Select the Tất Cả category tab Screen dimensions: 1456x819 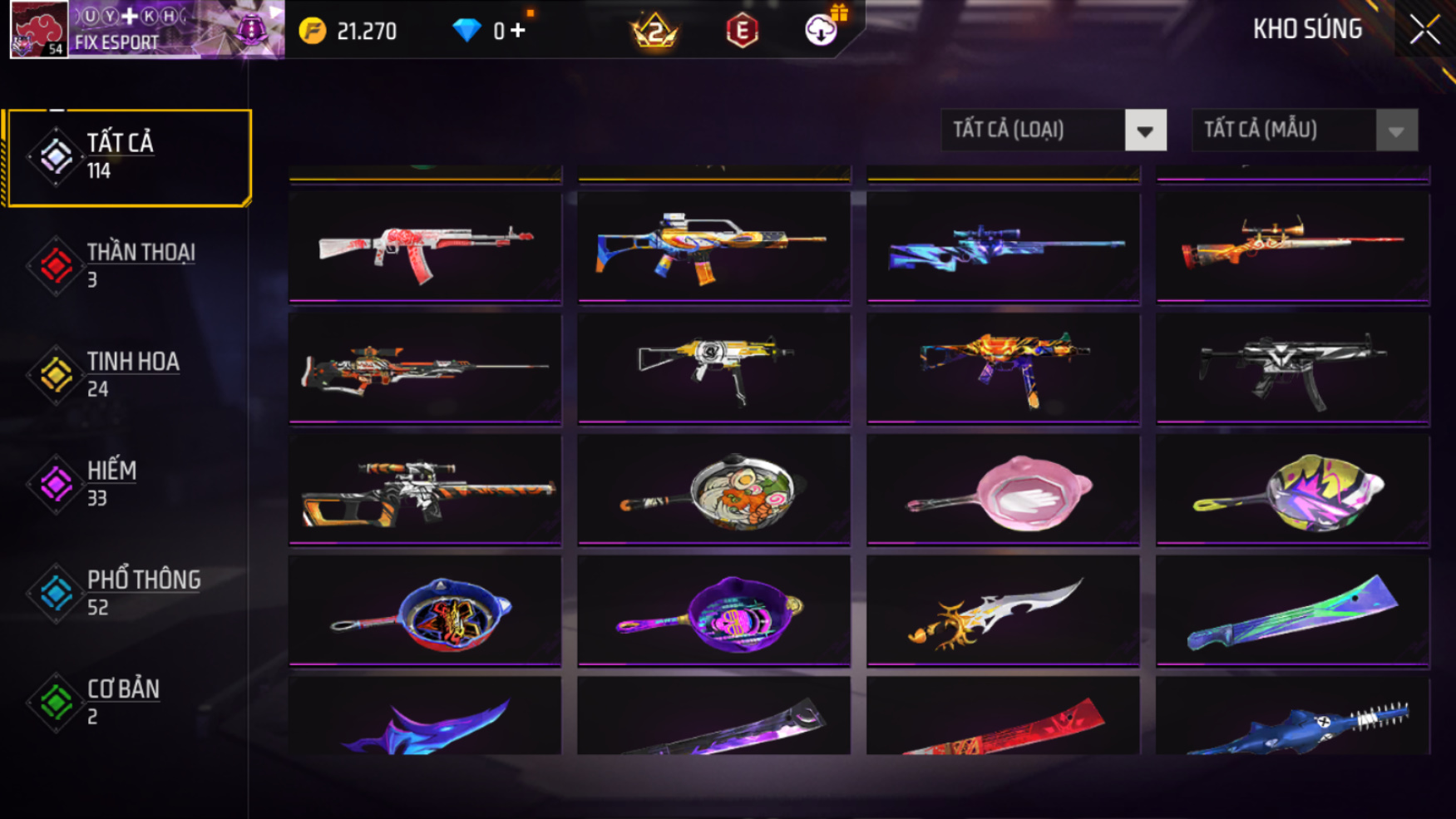click(x=128, y=157)
